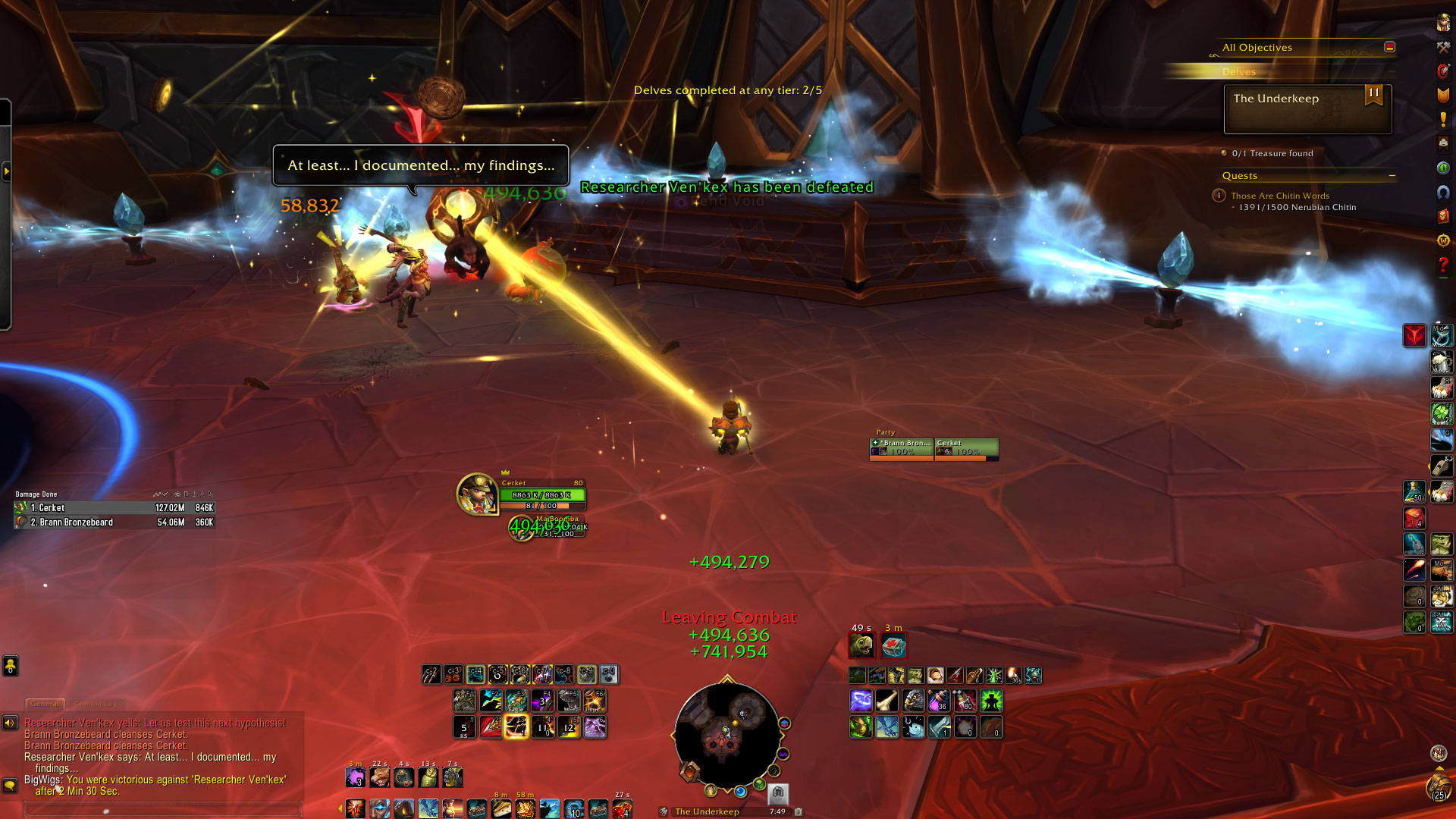Open the red question mark help button
The height and width of the screenshot is (819, 1456).
[1443, 265]
